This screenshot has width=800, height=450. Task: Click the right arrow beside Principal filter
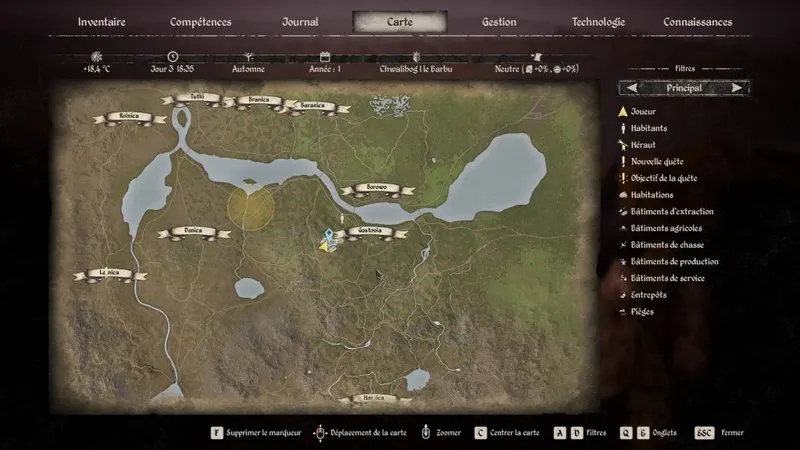(737, 88)
